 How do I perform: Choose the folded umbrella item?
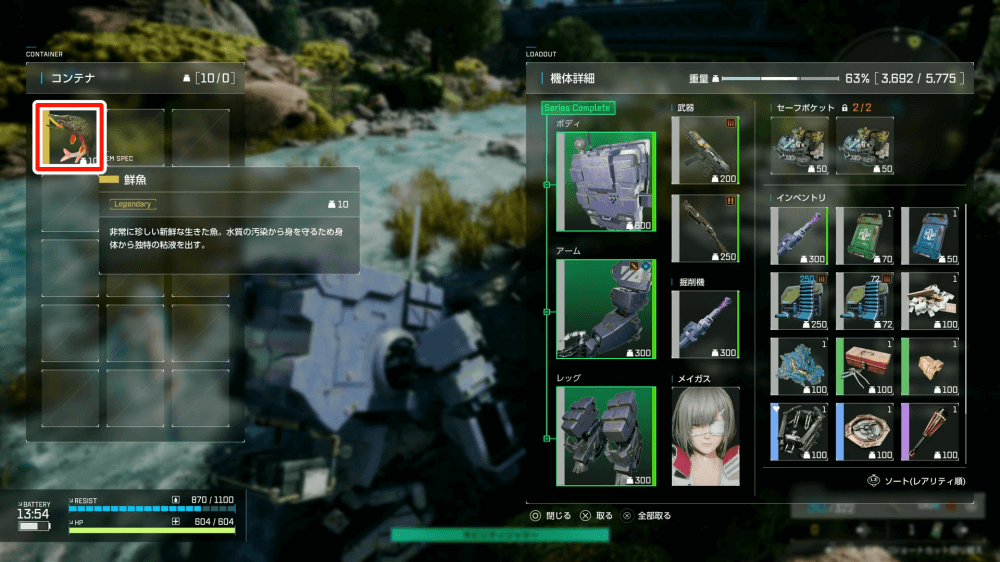(x=929, y=431)
